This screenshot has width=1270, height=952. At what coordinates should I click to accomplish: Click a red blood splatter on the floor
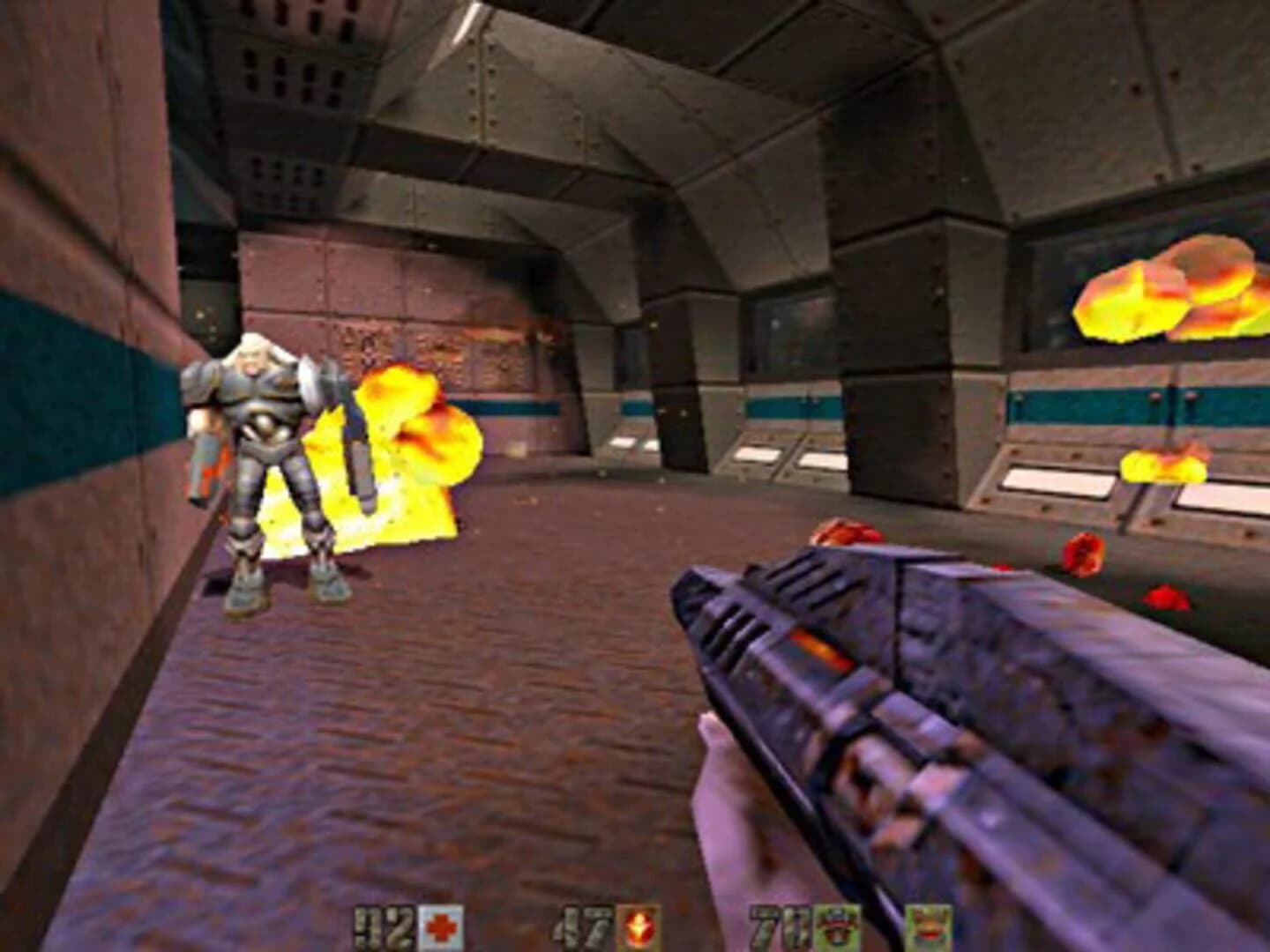click(x=842, y=533)
